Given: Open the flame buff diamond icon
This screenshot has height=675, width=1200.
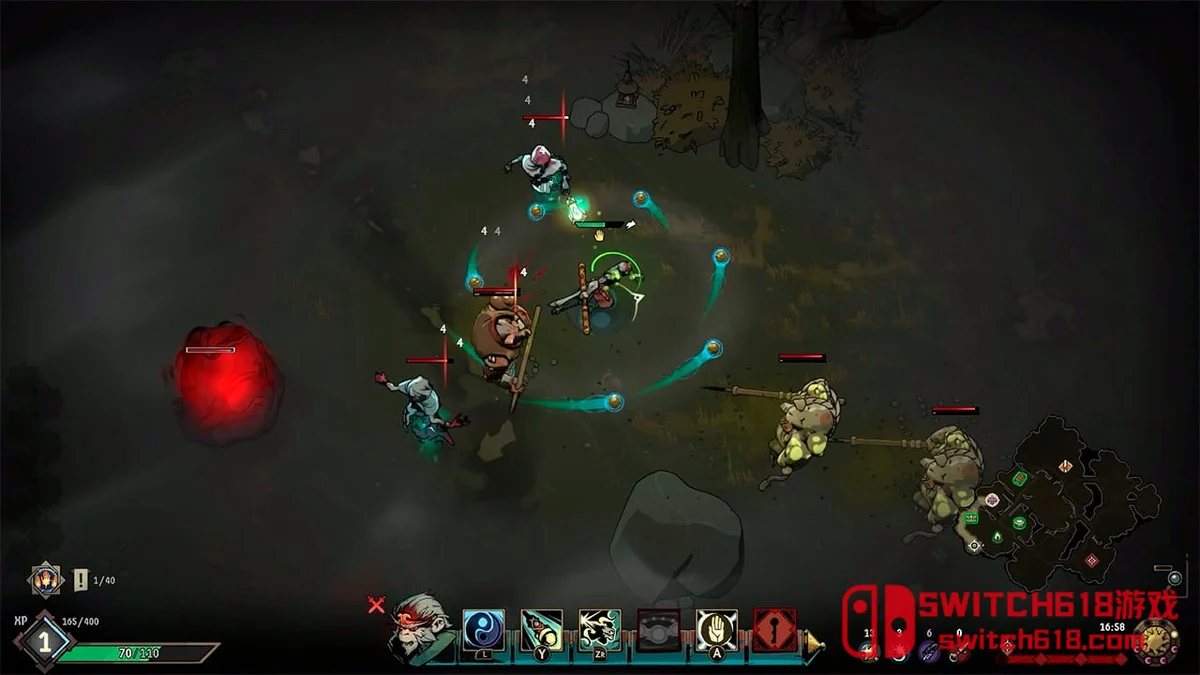Looking at the screenshot, I should 45,579.
